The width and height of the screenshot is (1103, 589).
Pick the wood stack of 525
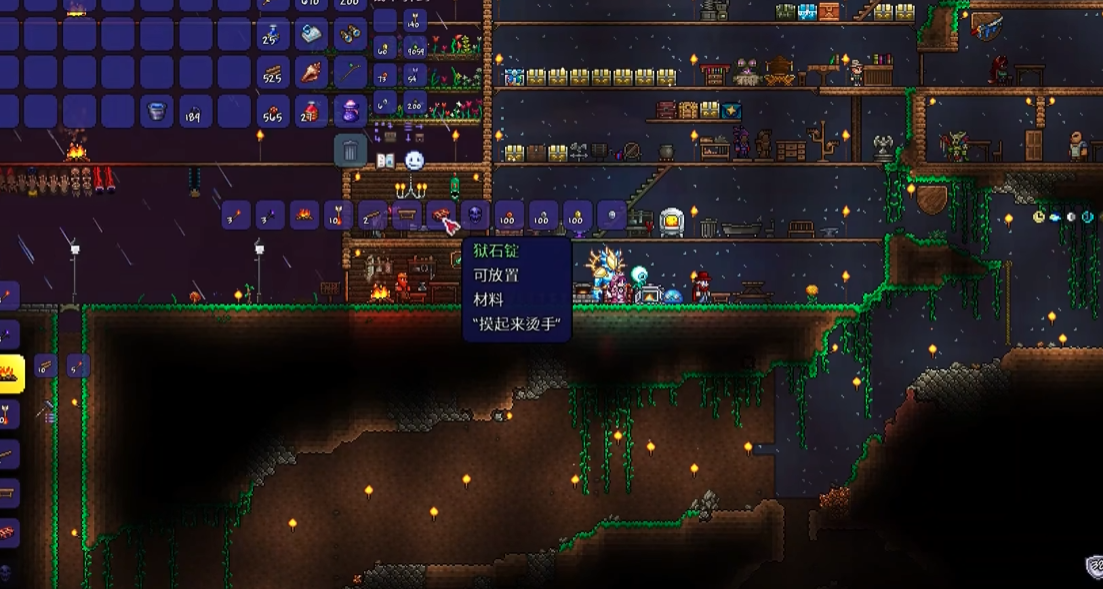(272, 72)
